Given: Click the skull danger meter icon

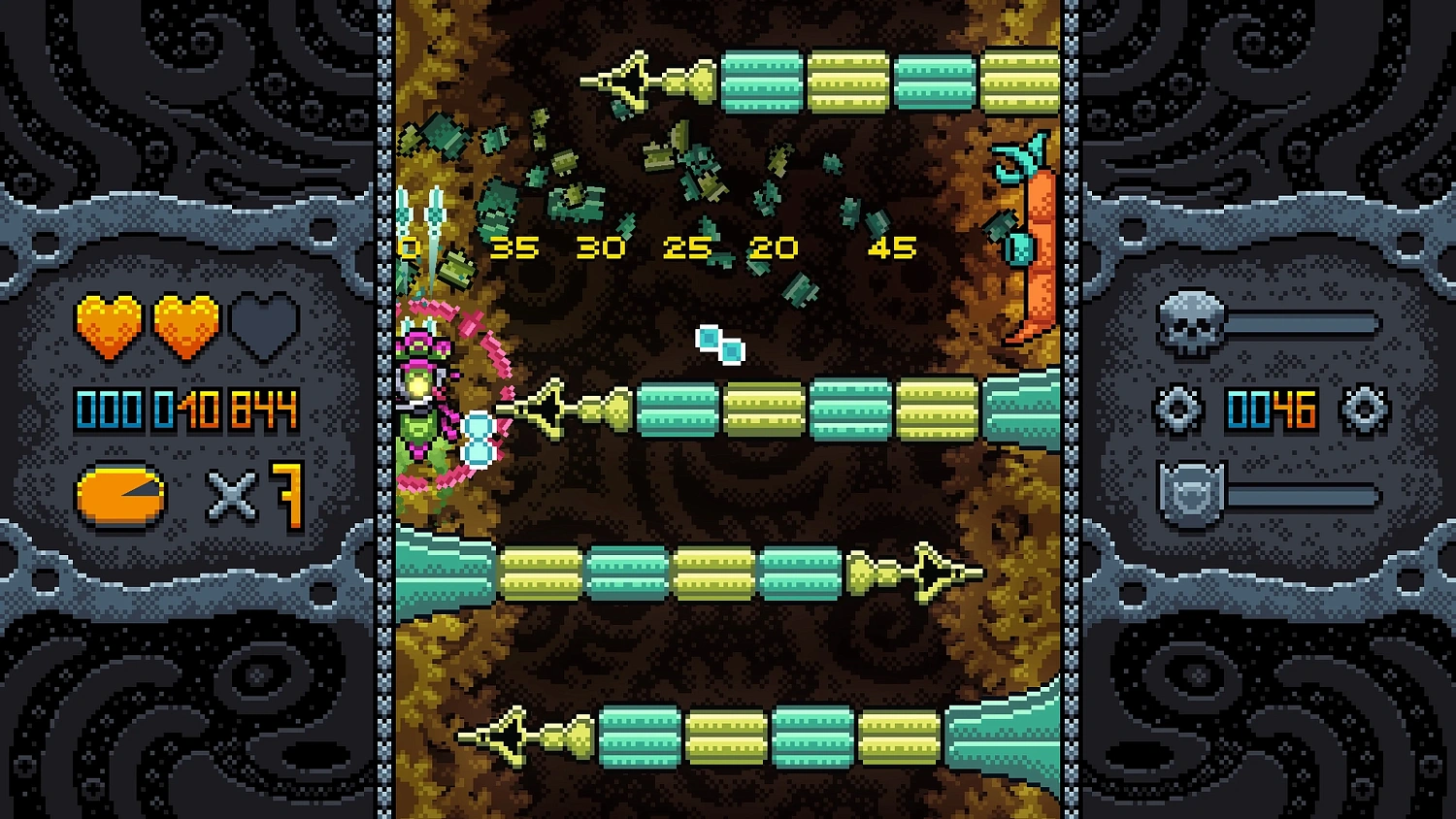Looking at the screenshot, I should [1190, 320].
